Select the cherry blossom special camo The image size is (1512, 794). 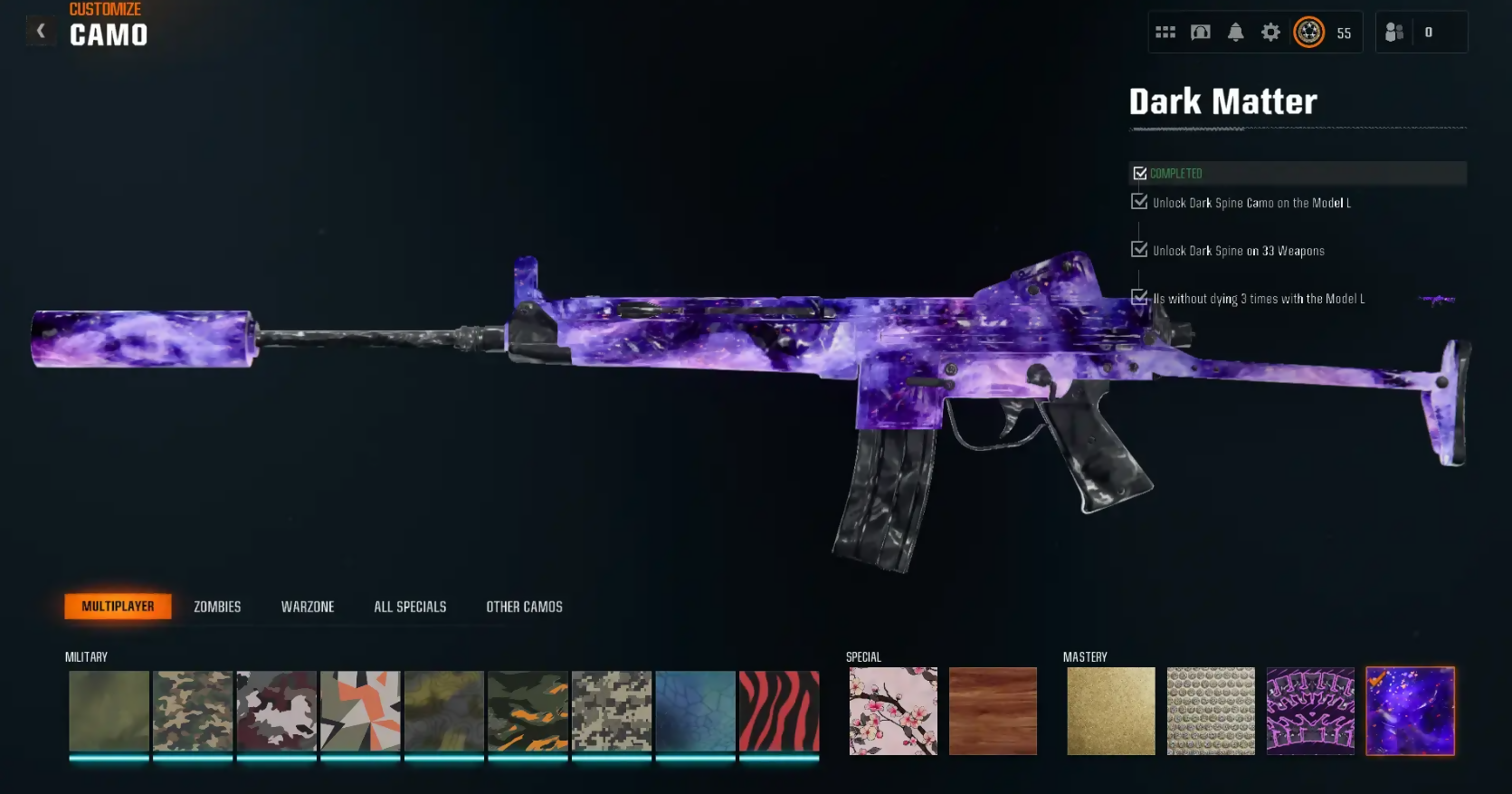[893, 711]
